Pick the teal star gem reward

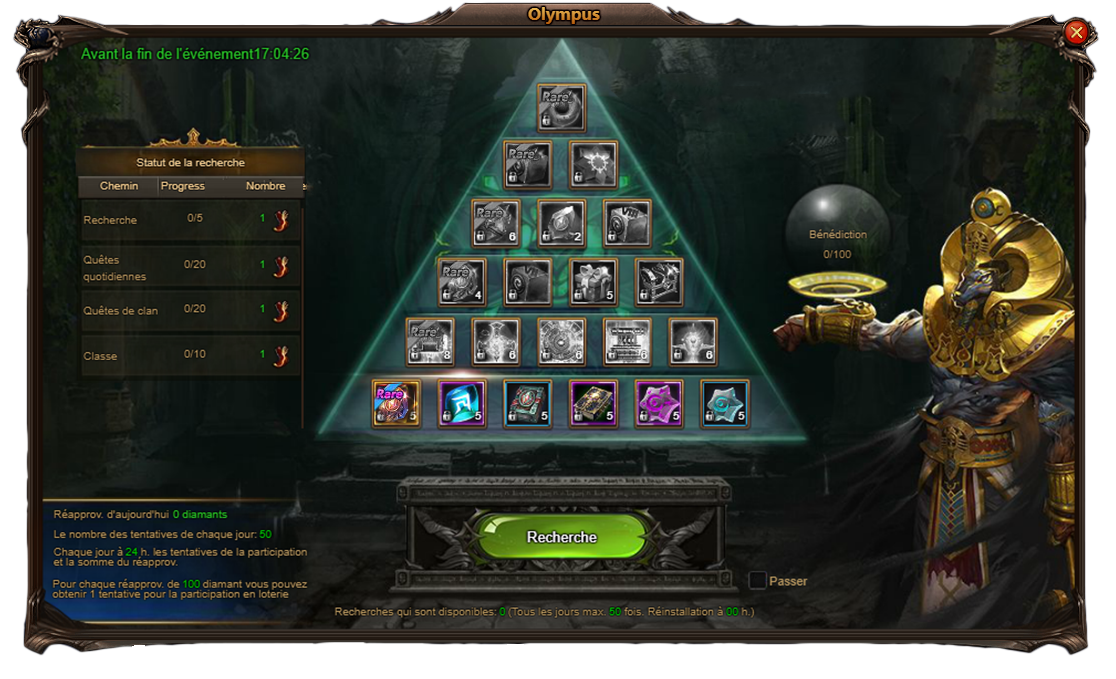tap(725, 404)
